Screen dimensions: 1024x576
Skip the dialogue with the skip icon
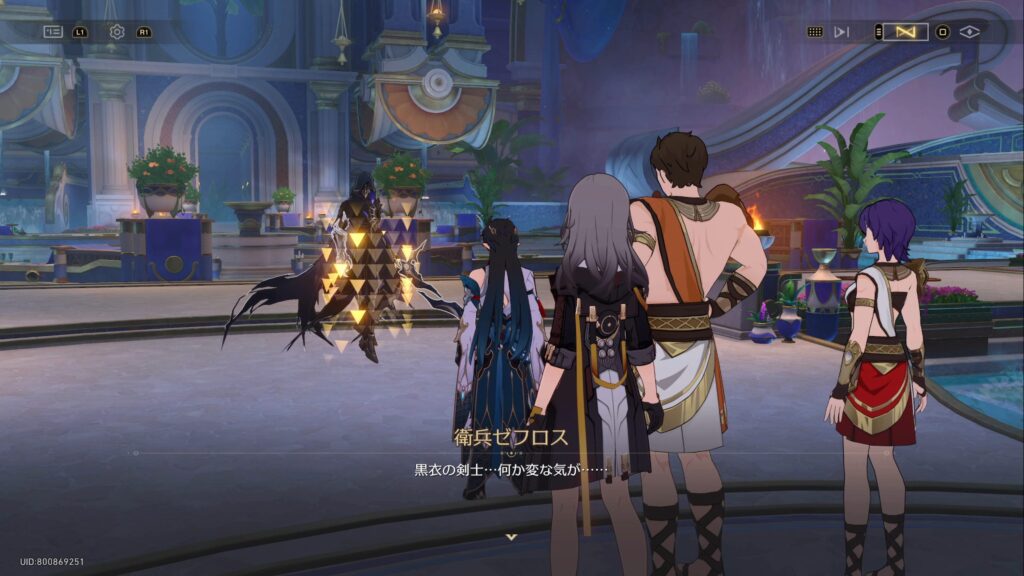tap(842, 32)
